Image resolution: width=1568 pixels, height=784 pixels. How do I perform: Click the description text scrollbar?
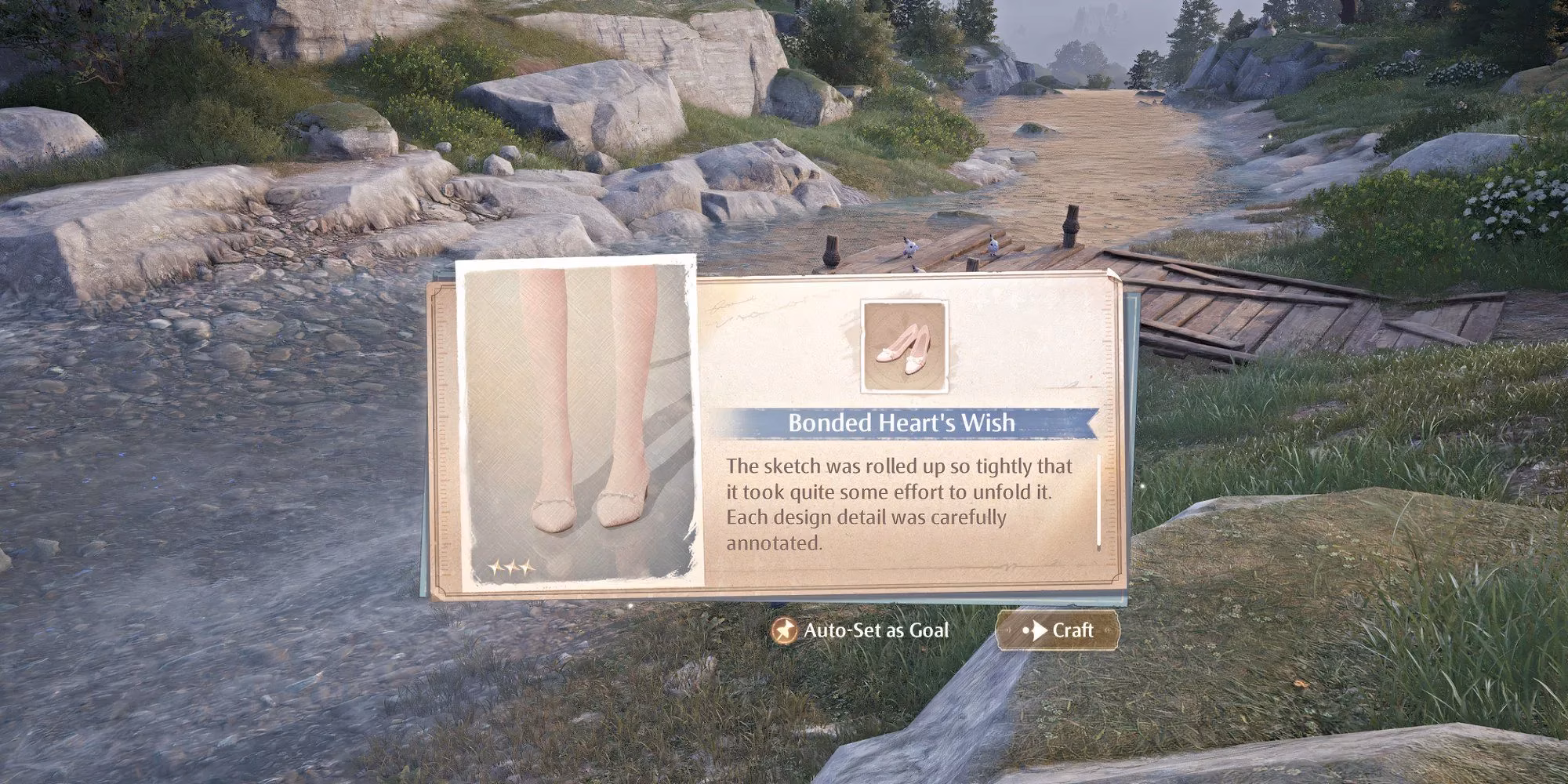1099,500
